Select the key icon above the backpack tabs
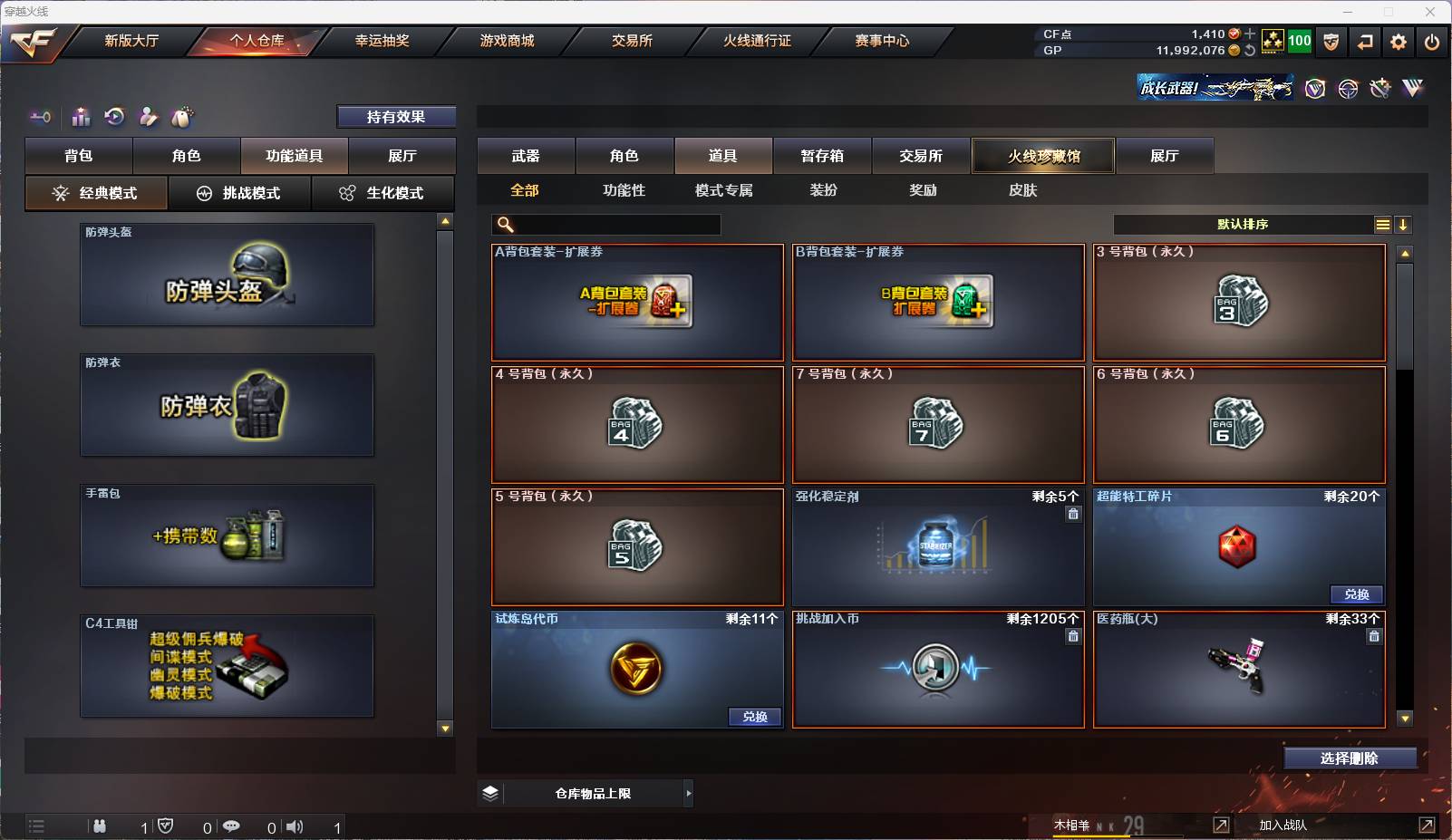Screen dimensions: 1452x840 click(x=37, y=117)
